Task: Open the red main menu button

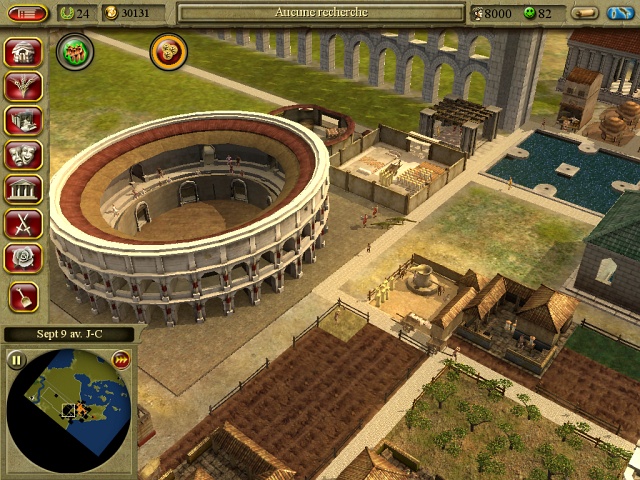Action: point(28,13)
